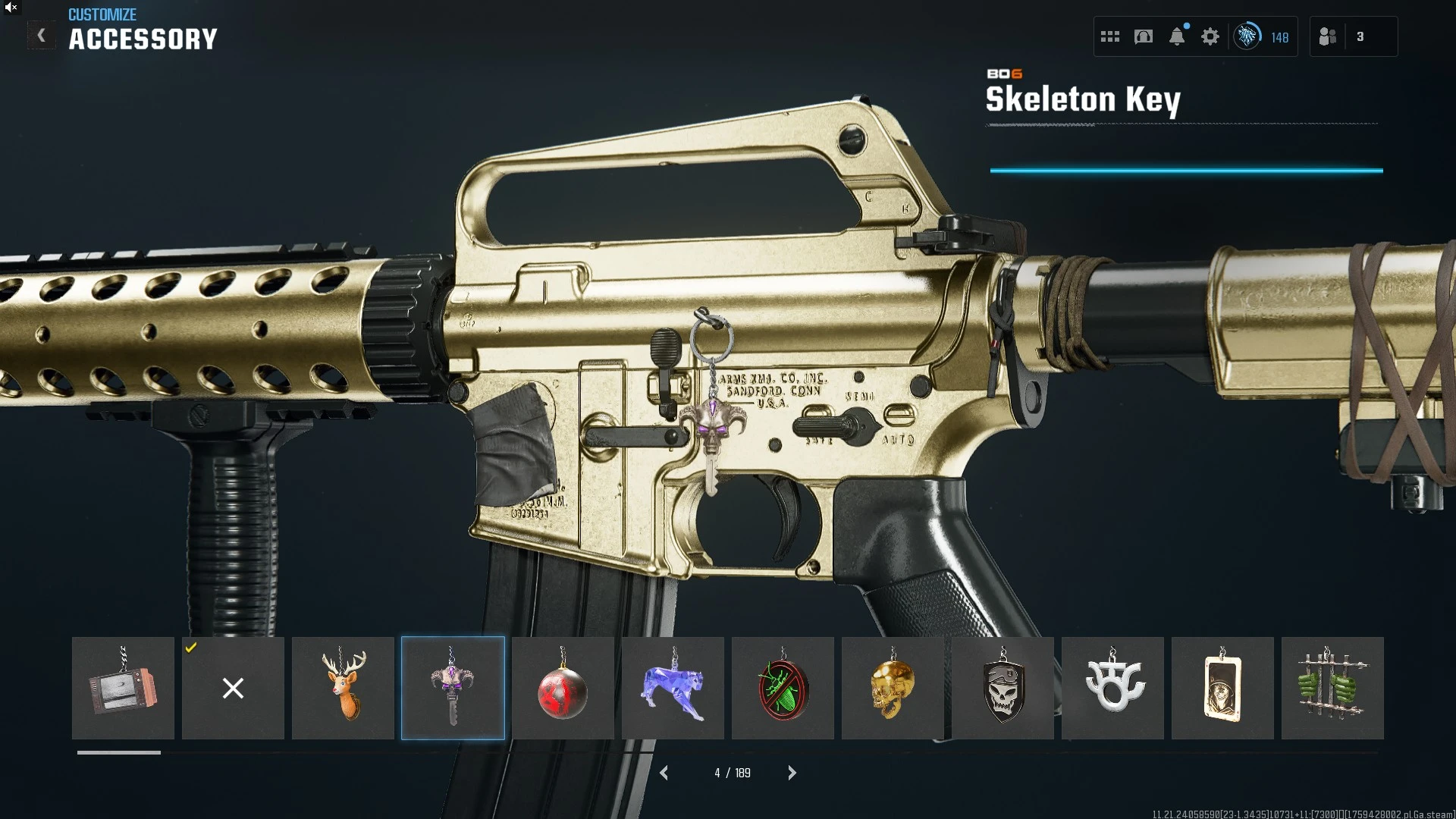Pick the green no-bugs charm

(783, 688)
